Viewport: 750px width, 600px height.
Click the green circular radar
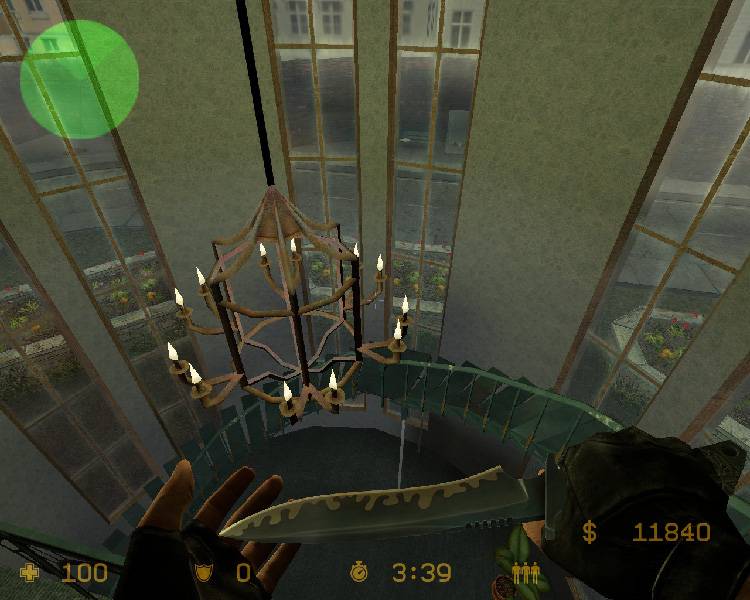point(79,79)
